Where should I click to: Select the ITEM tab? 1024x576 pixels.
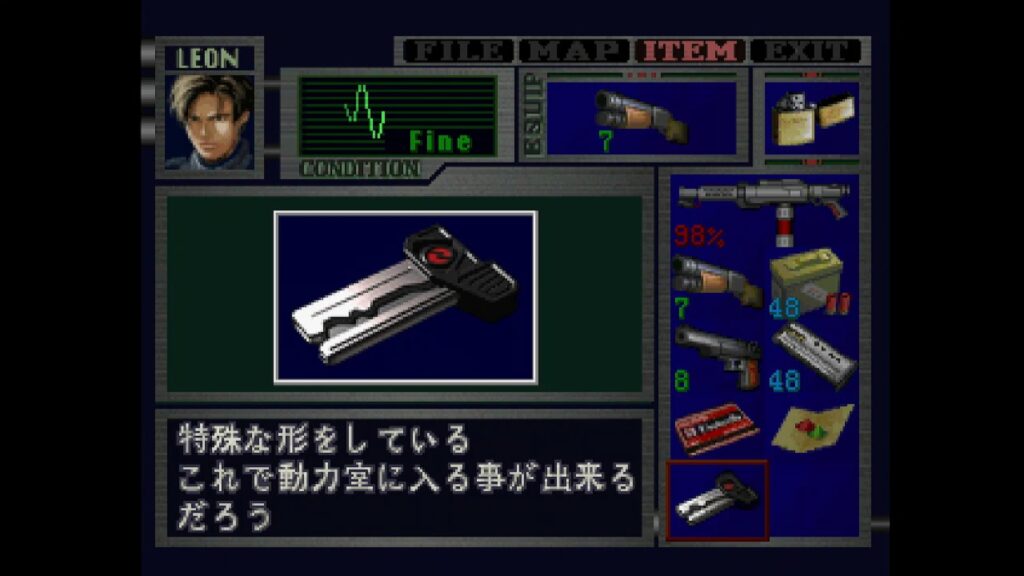tap(692, 51)
